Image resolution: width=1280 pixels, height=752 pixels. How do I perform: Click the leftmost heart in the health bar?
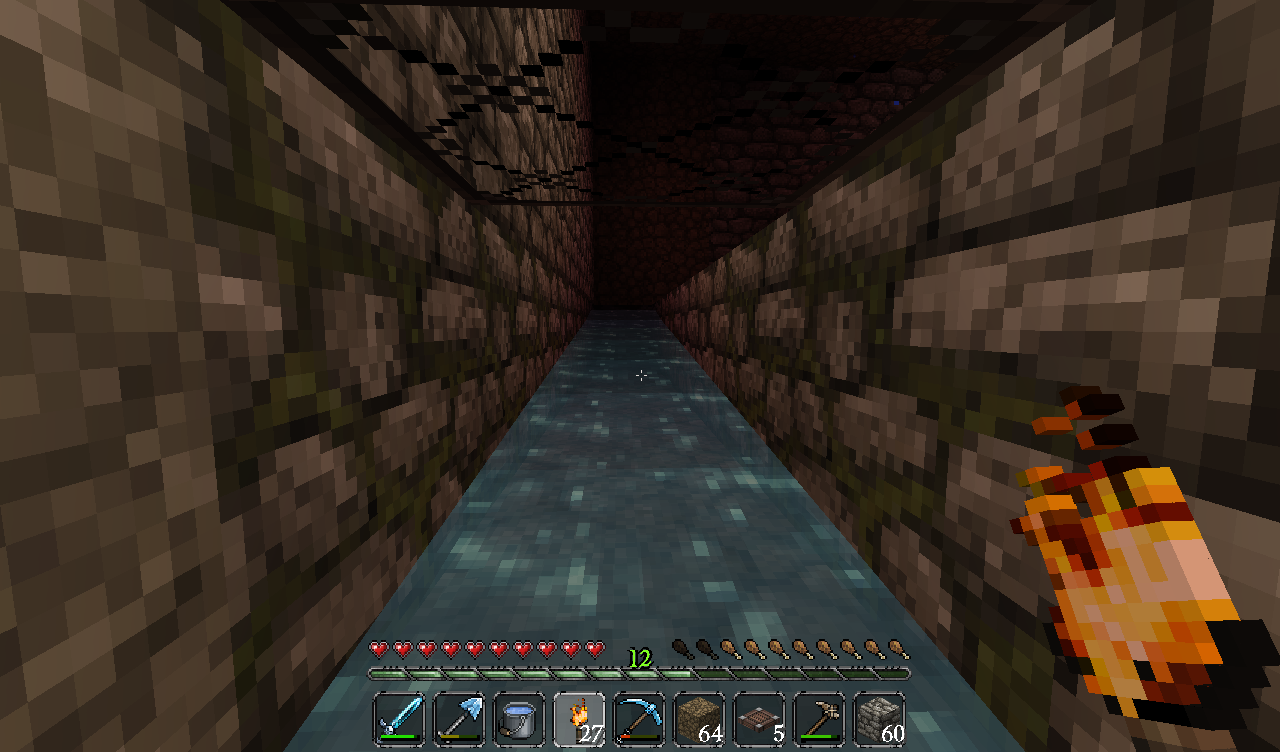pos(378,647)
